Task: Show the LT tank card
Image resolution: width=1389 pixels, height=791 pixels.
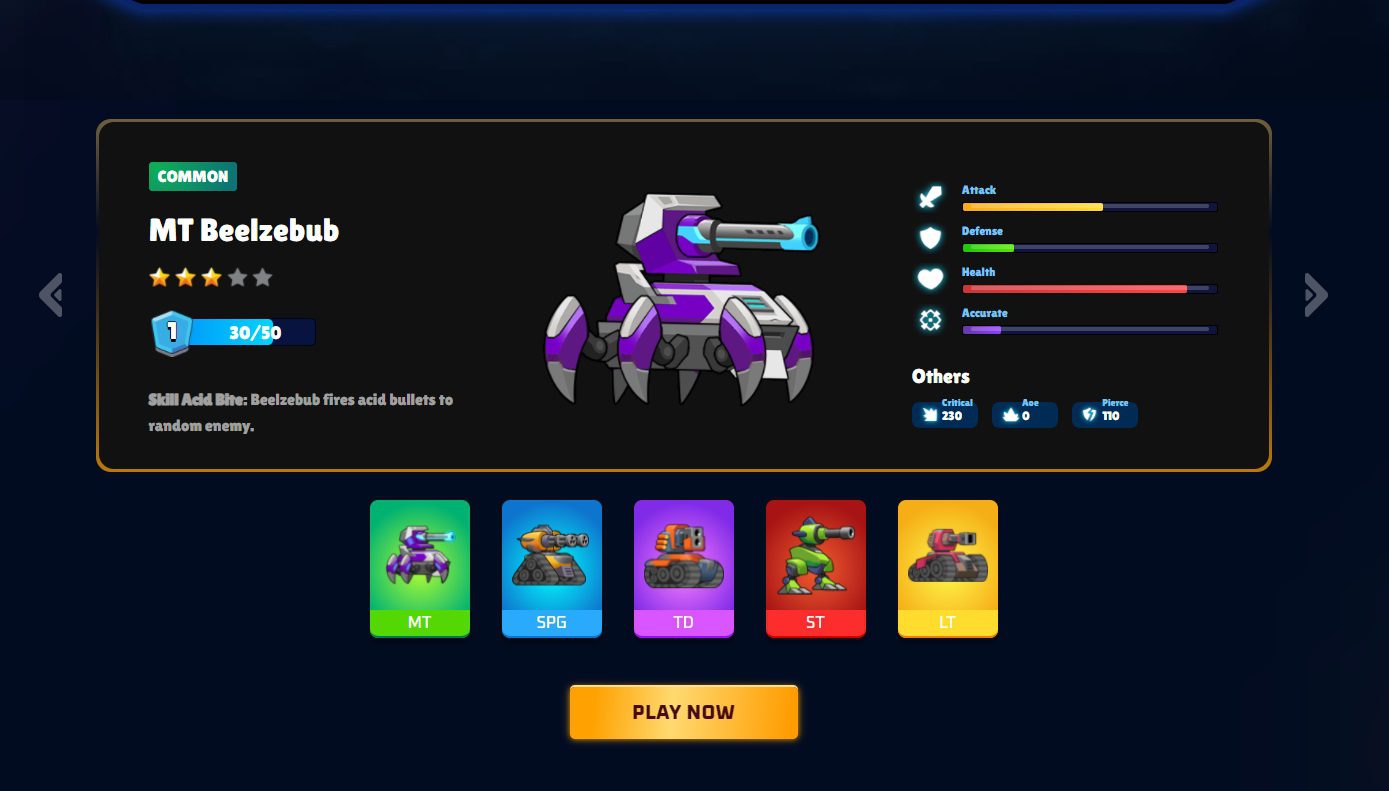Action: [x=948, y=568]
